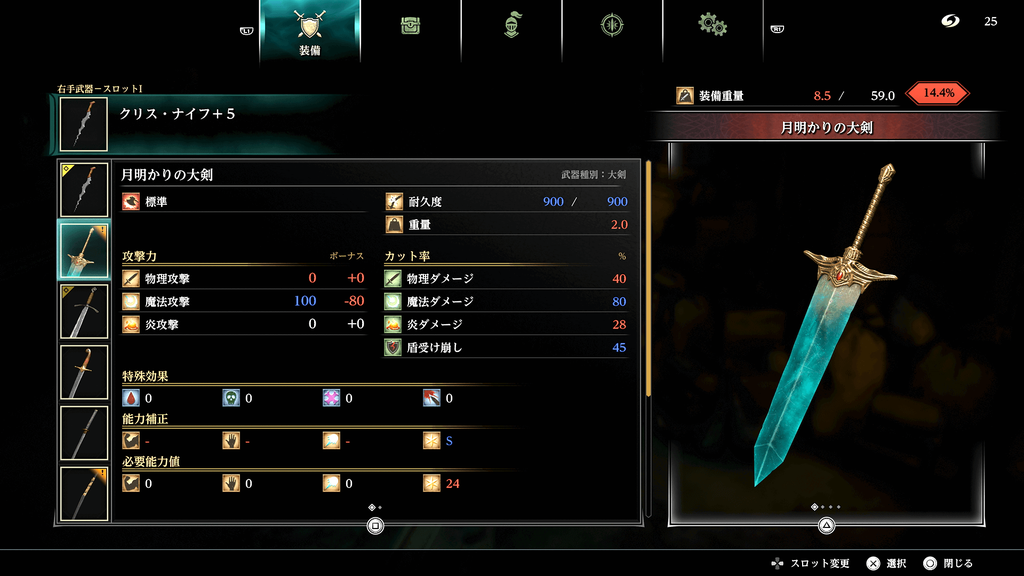Open the knight helmet status tab

(512, 26)
